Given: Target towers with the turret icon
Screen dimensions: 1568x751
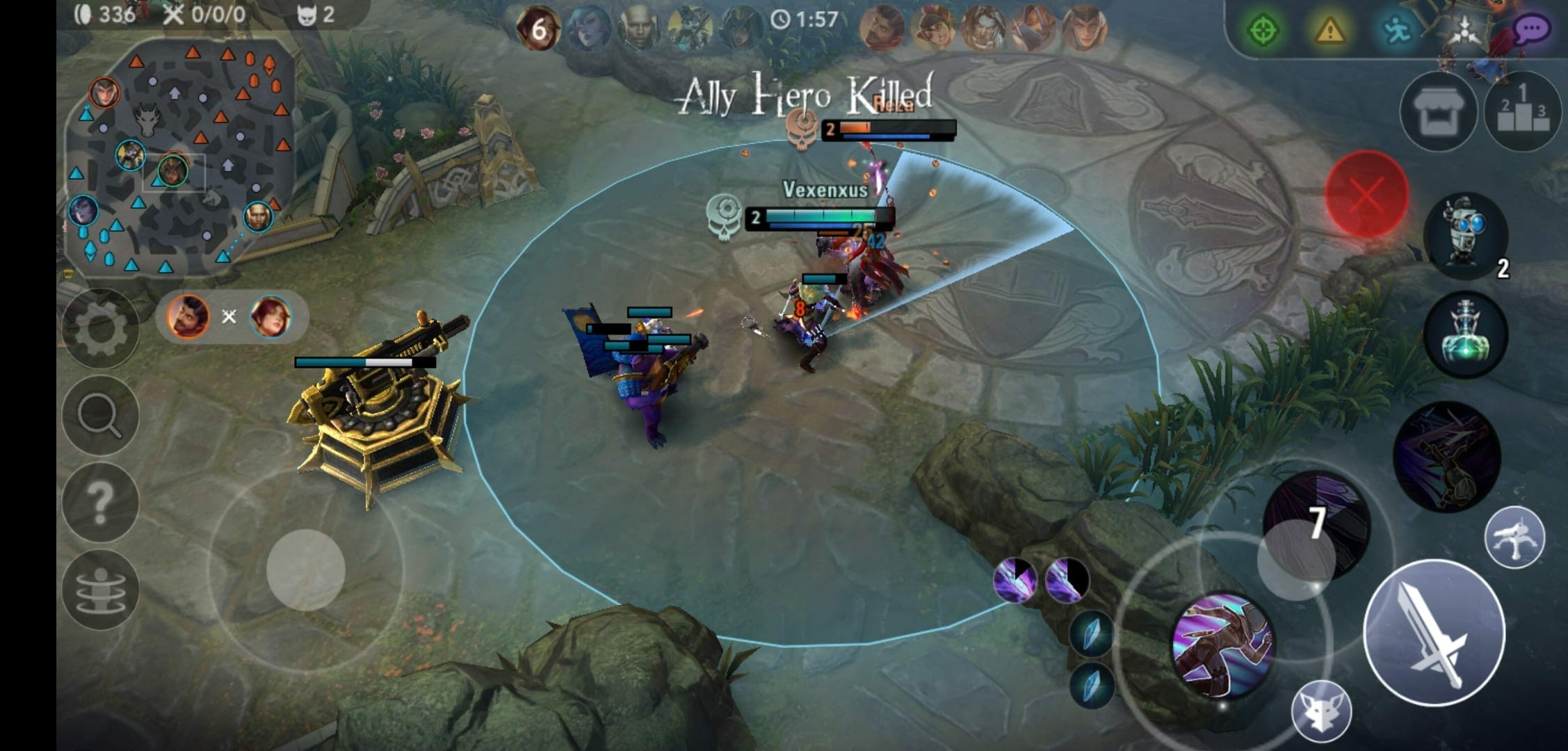Looking at the screenshot, I should click(1514, 537).
